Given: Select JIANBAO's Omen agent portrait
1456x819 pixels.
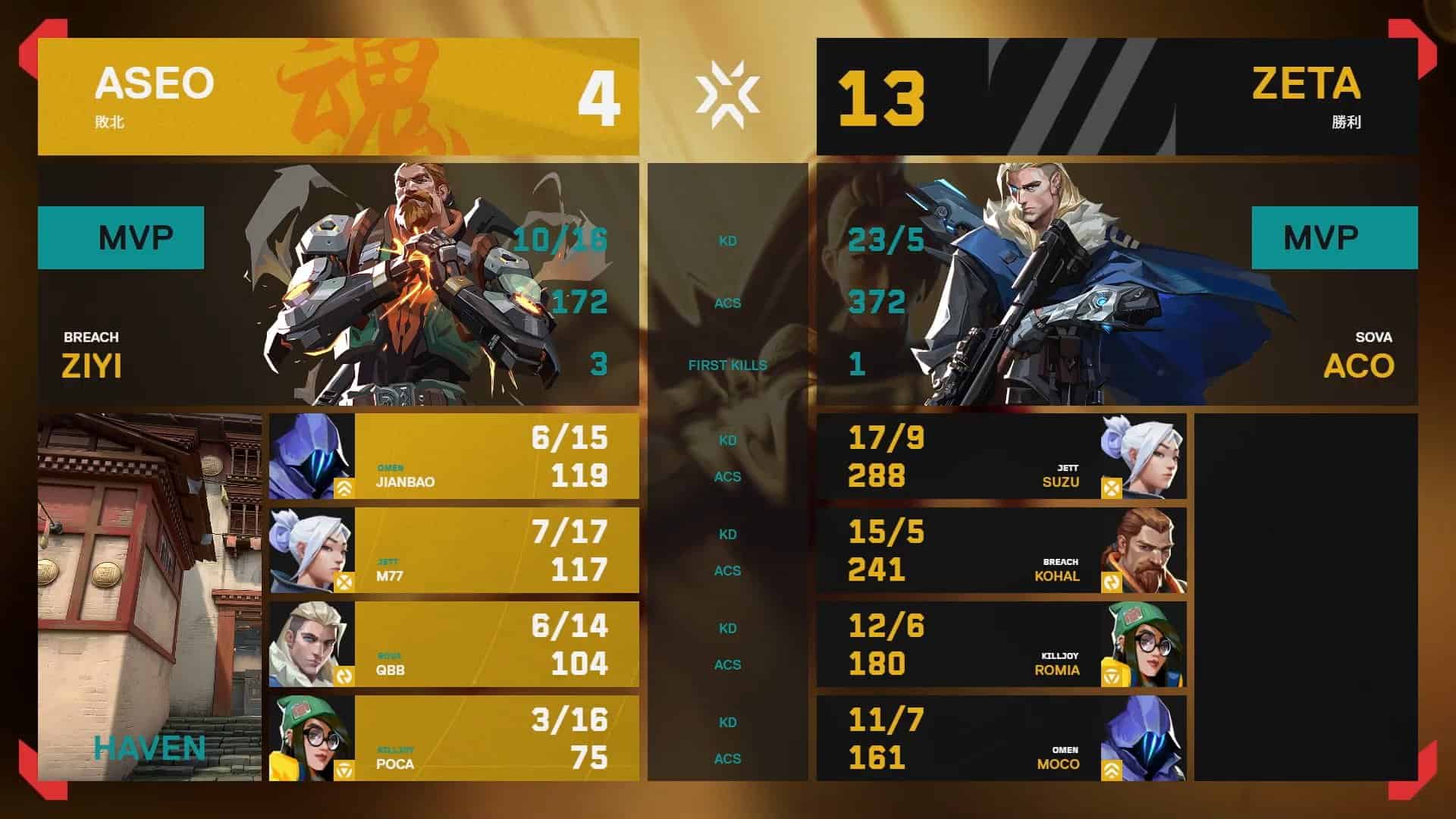Looking at the screenshot, I should click(x=311, y=455).
